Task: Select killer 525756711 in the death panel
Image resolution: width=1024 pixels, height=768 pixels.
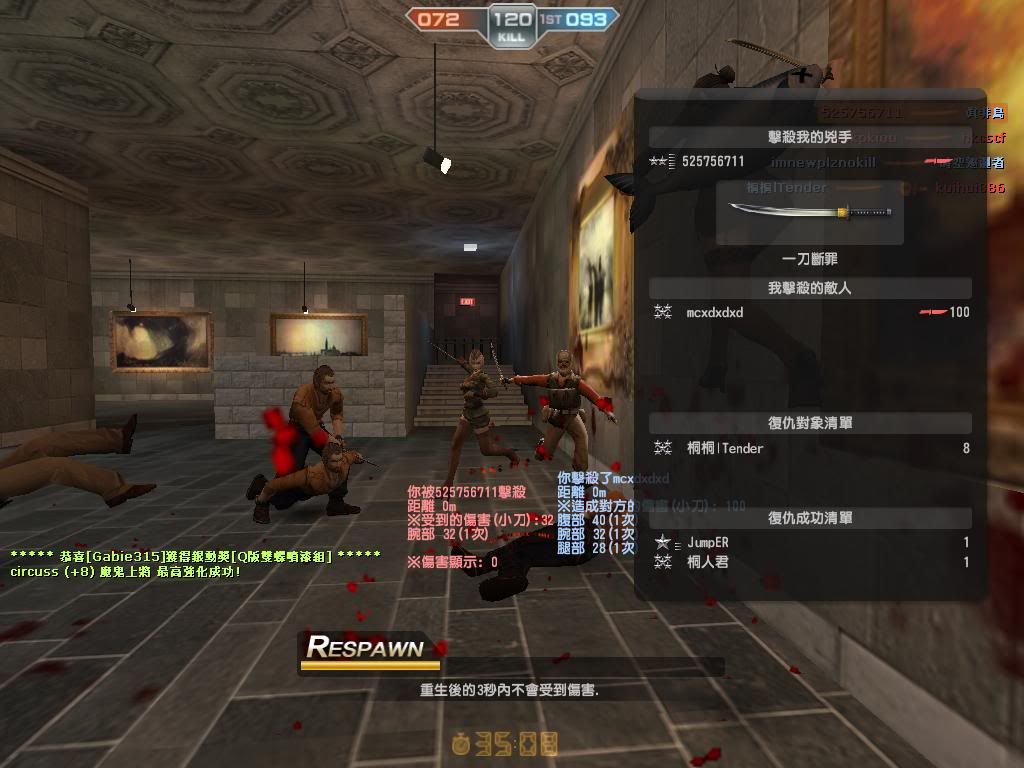Action: point(713,161)
